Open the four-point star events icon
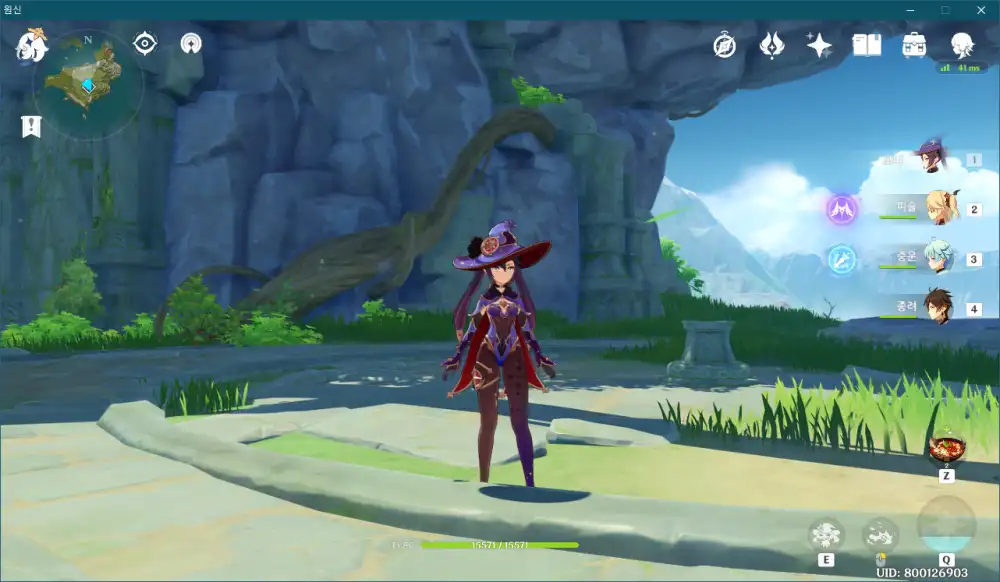1000x582 pixels. [819, 45]
